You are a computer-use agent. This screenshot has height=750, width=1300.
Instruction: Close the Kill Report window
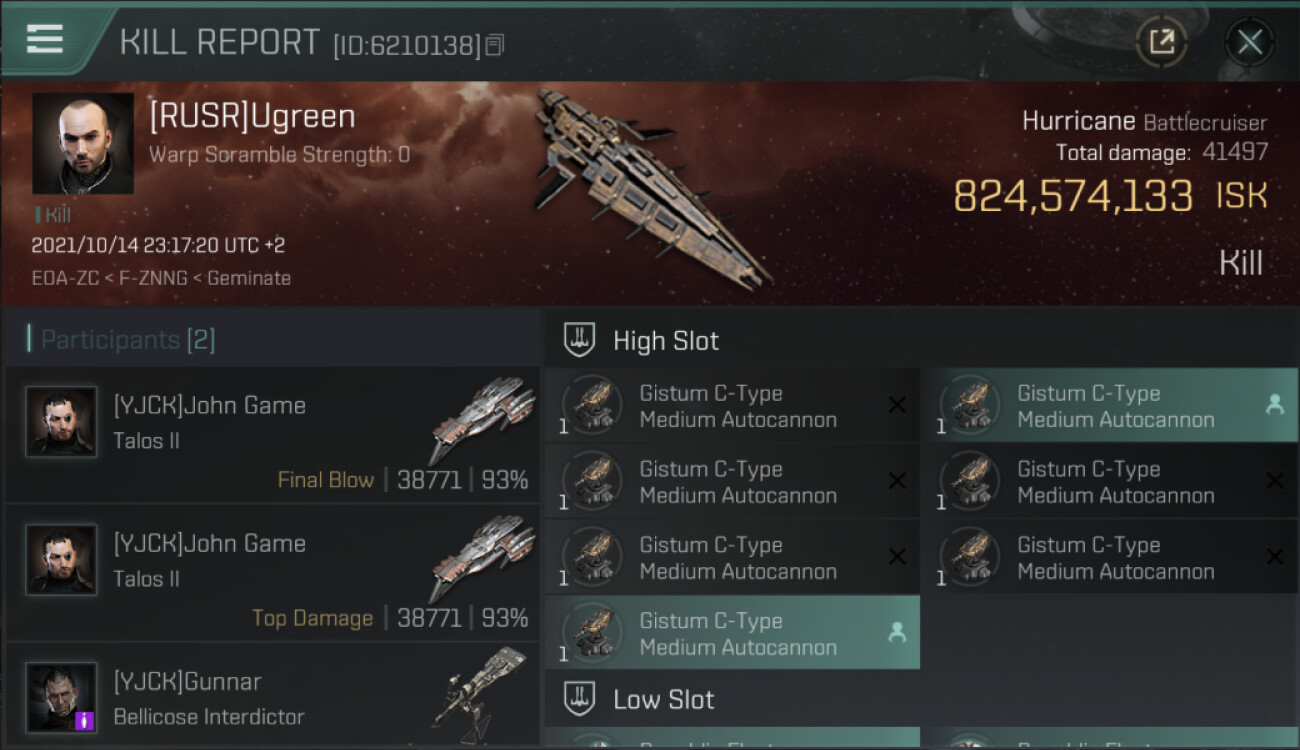point(1249,42)
